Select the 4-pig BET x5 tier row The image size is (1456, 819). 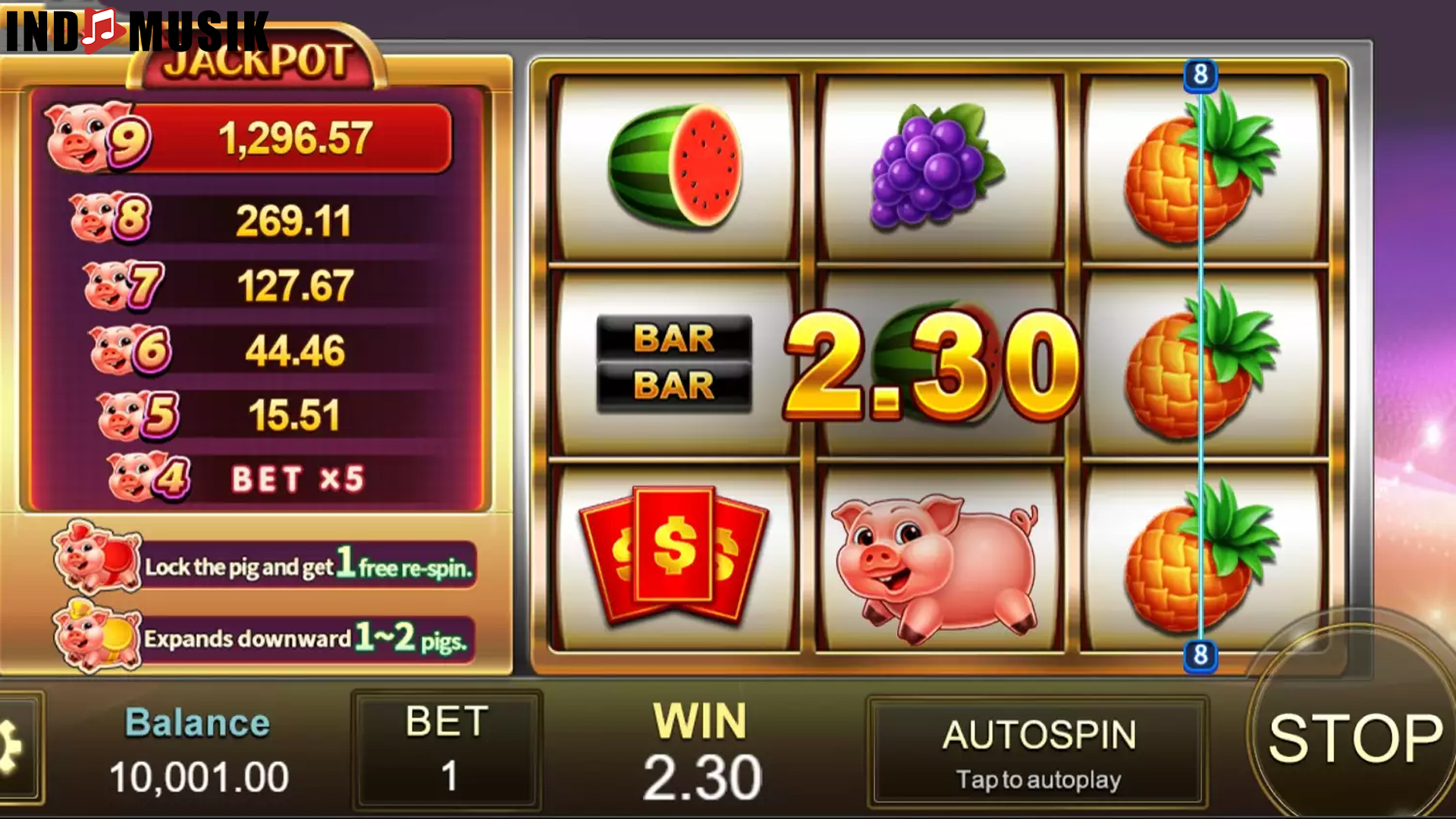coord(250,478)
